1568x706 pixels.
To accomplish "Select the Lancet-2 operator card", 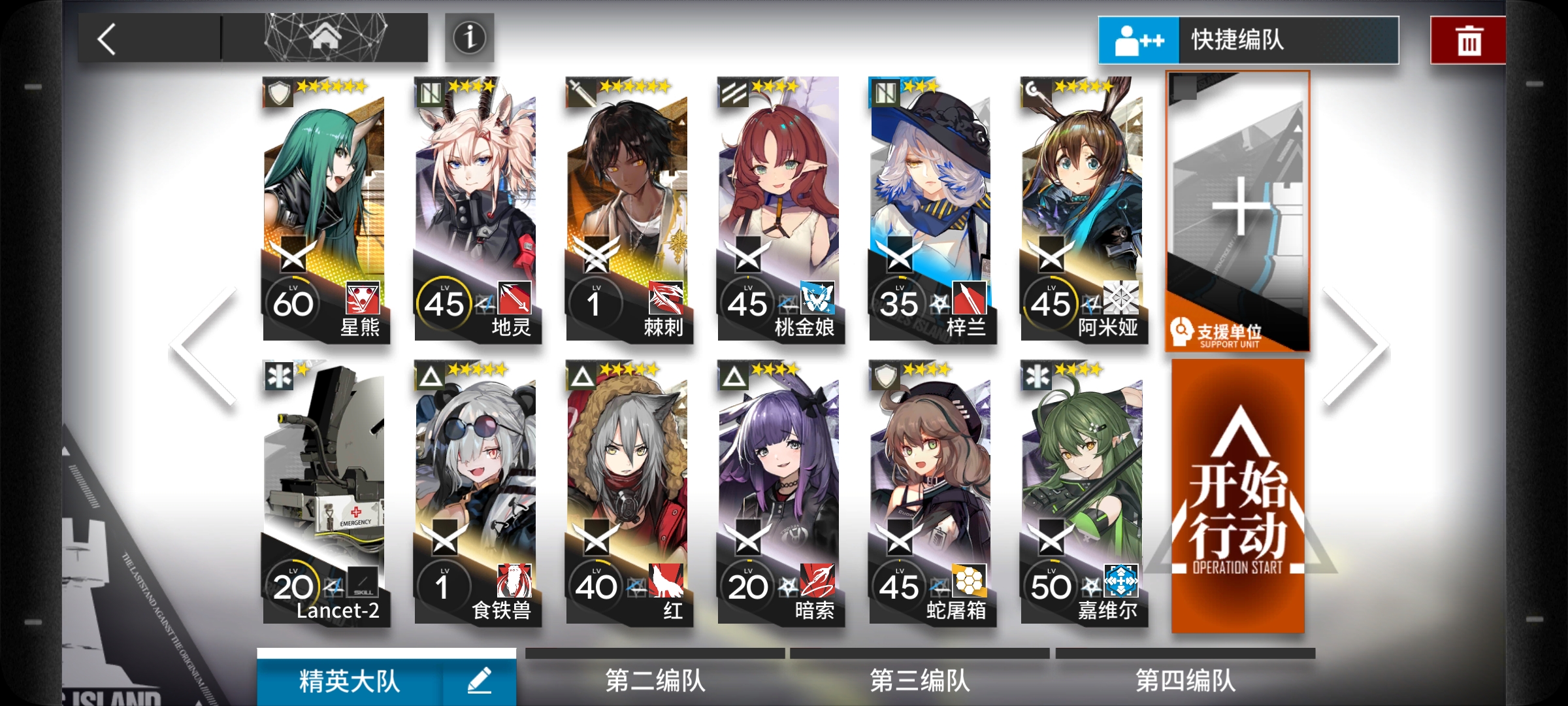I will point(325,494).
